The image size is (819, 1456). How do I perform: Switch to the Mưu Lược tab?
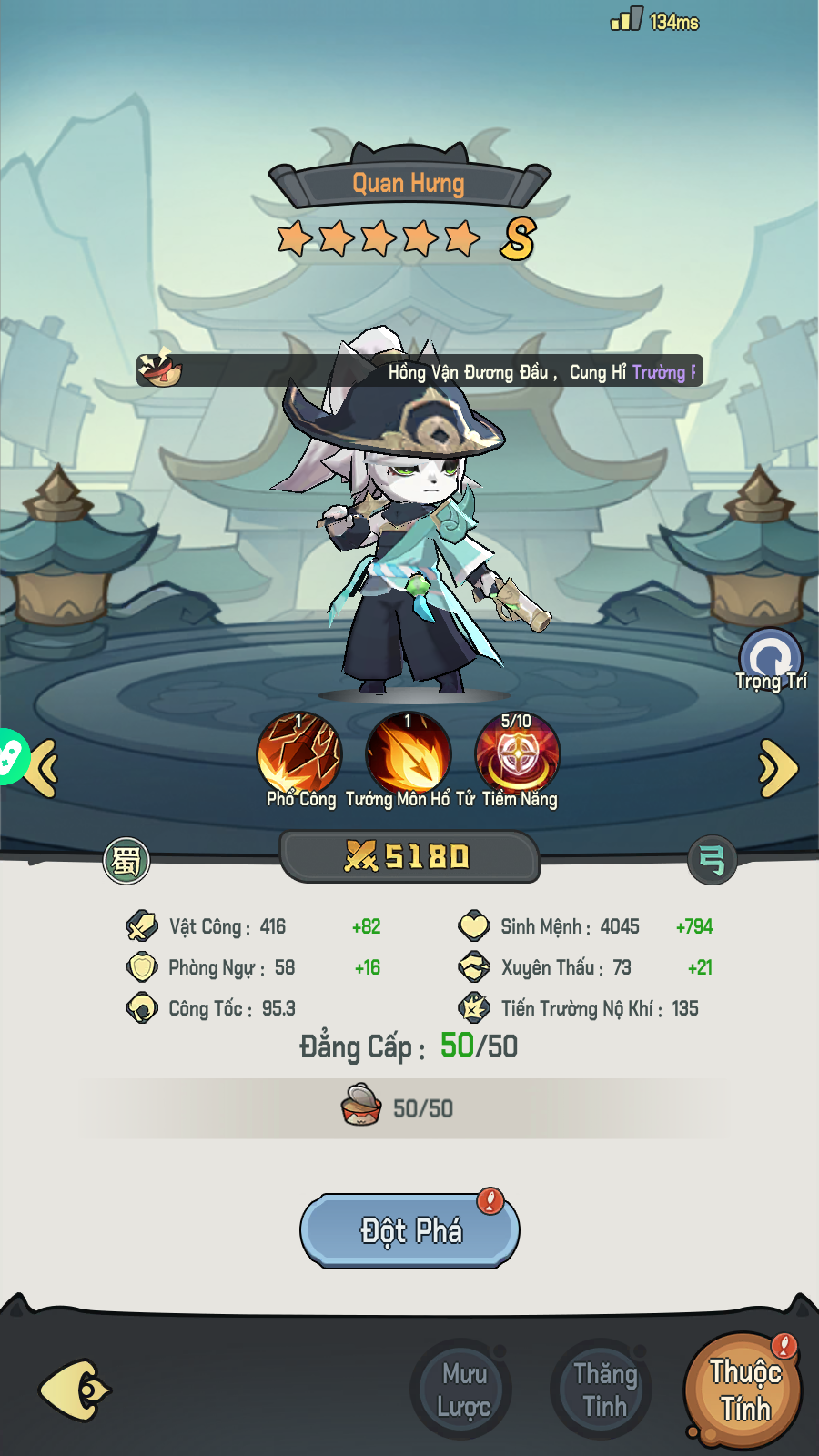click(463, 1390)
